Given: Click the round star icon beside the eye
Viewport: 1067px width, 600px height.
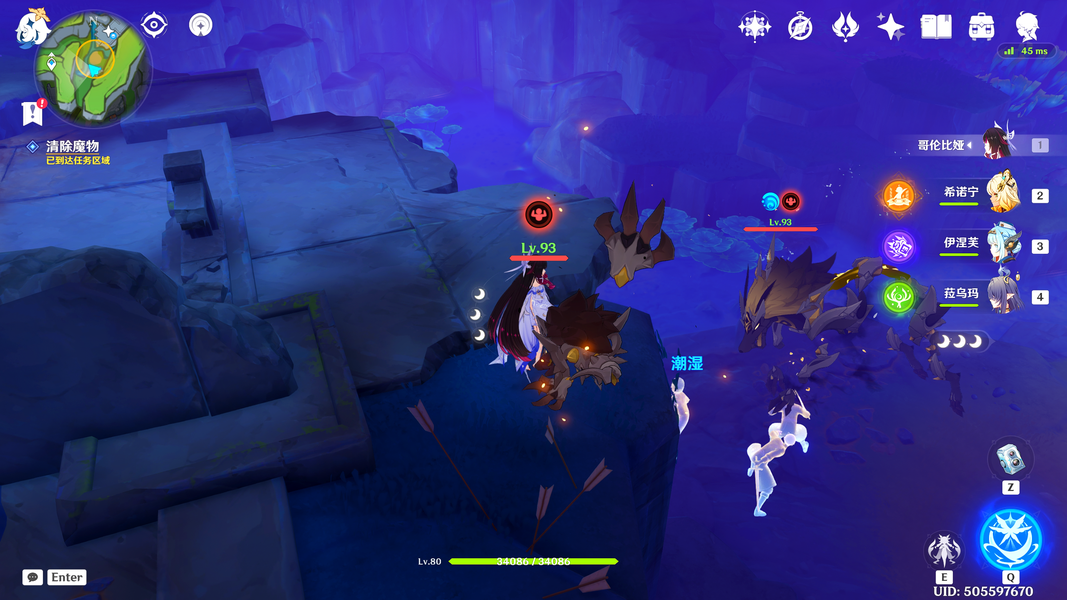Looking at the screenshot, I should click(x=201, y=25).
